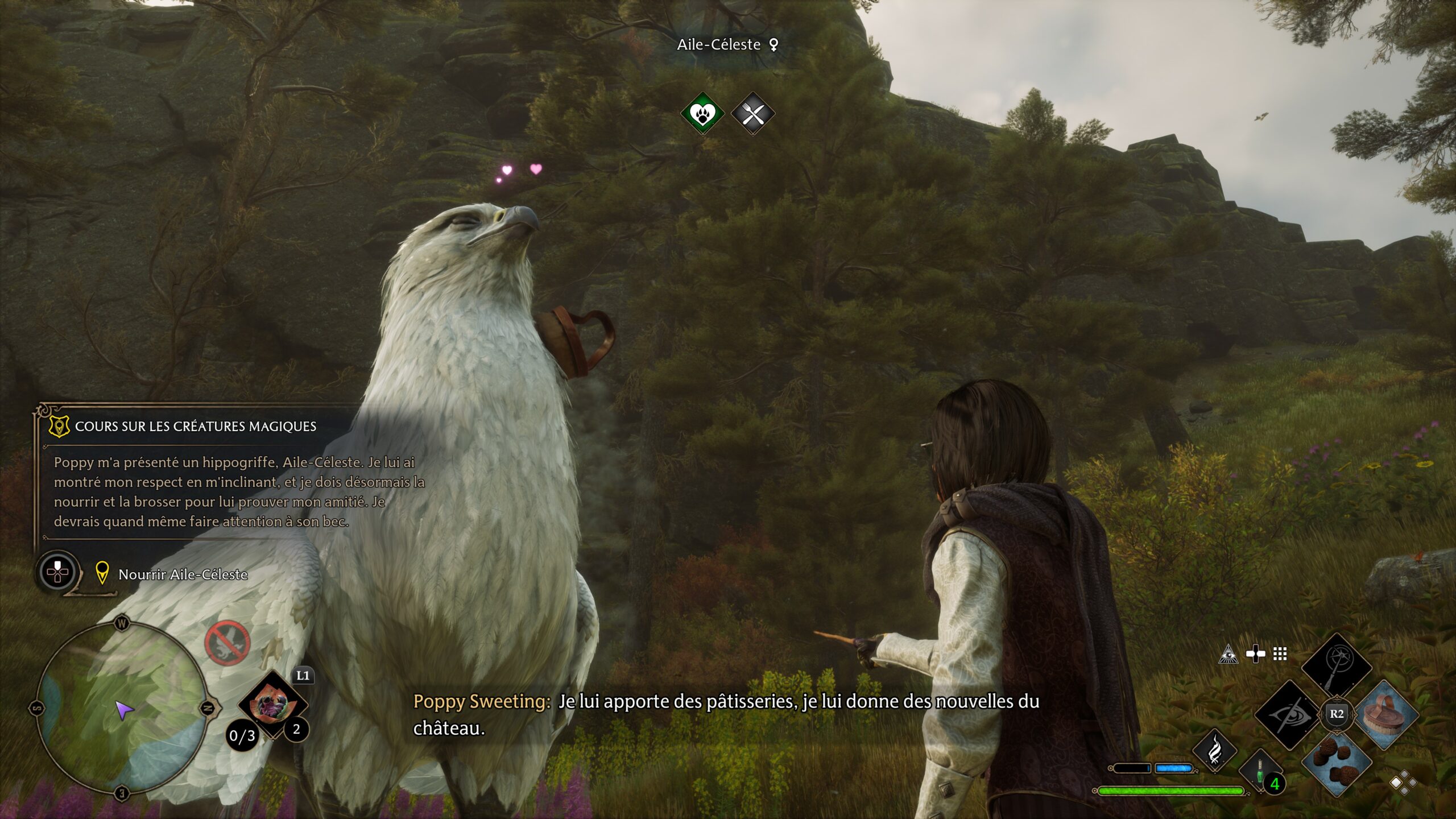1456x819 pixels.
Task: Open the Cours sur les créatures magiques quest
Action: (x=195, y=427)
